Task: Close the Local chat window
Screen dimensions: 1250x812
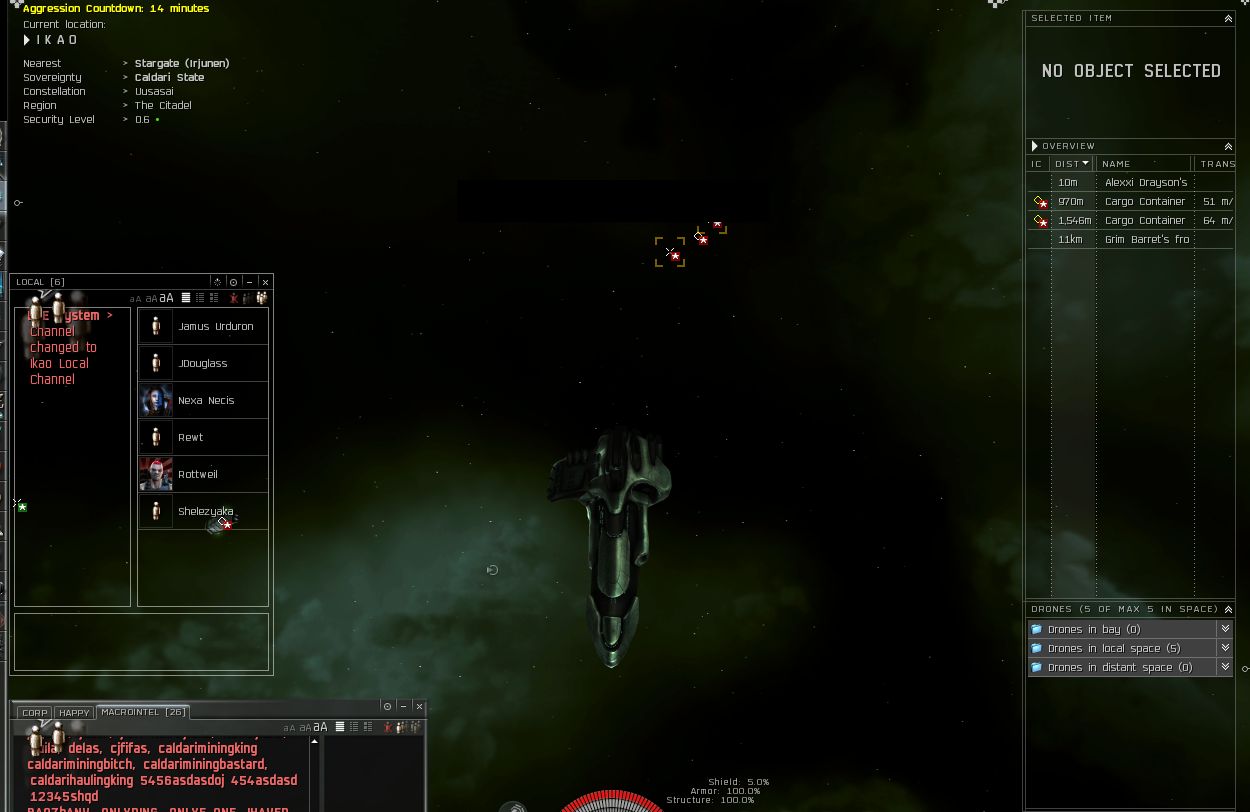Action: point(265,282)
